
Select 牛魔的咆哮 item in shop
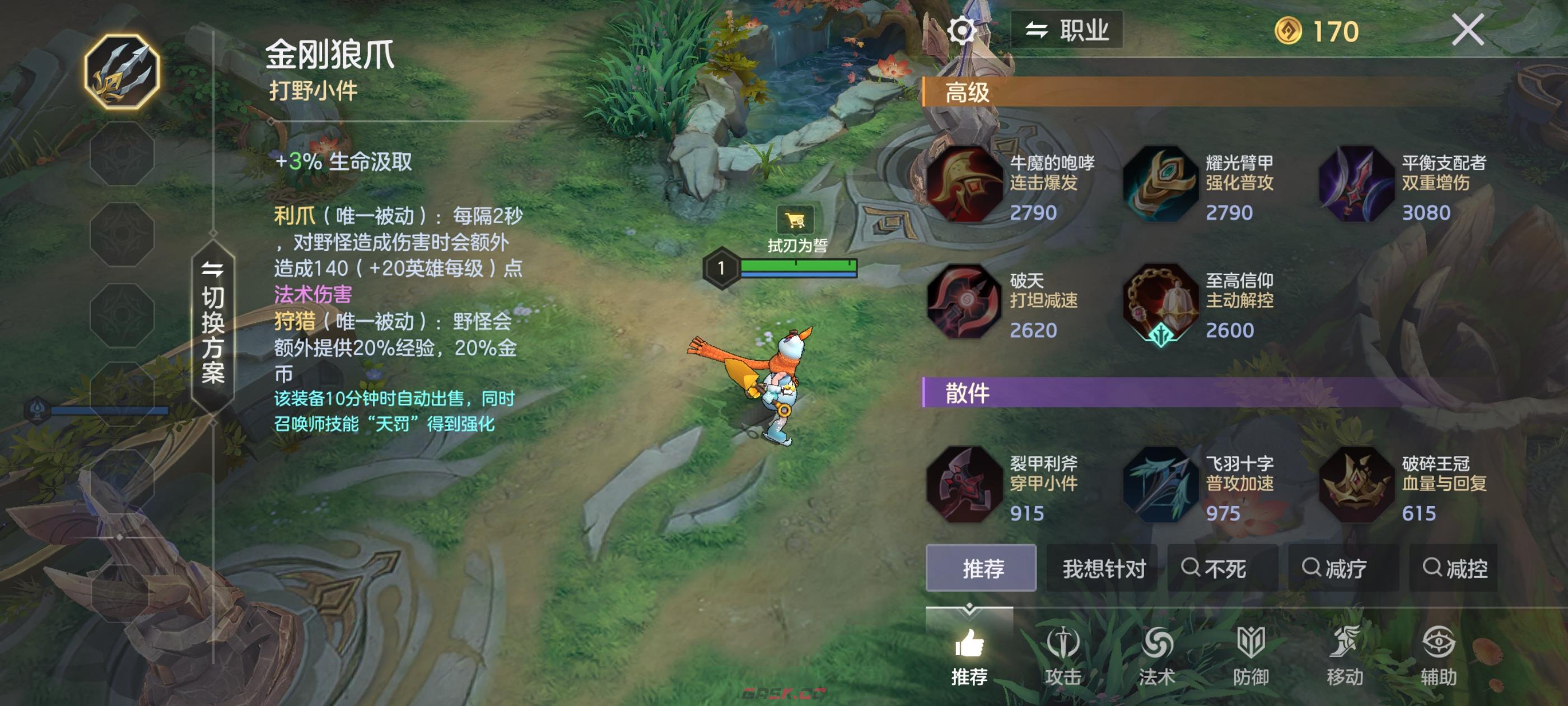coord(965,184)
